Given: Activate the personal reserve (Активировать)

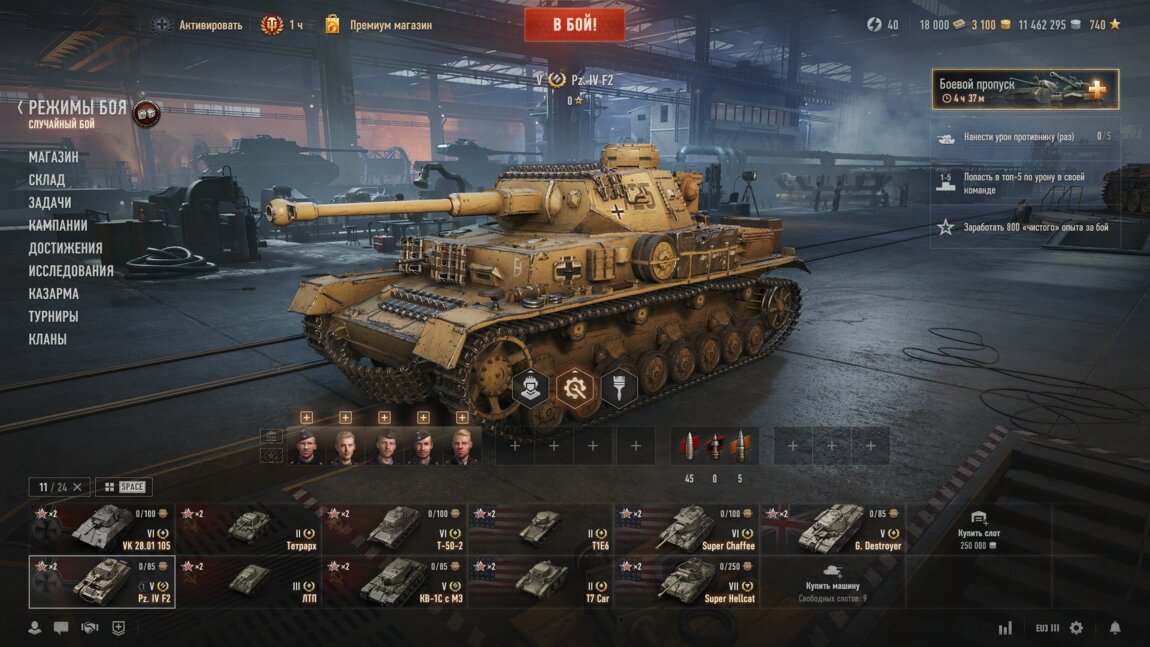Looking at the screenshot, I should 198,25.
